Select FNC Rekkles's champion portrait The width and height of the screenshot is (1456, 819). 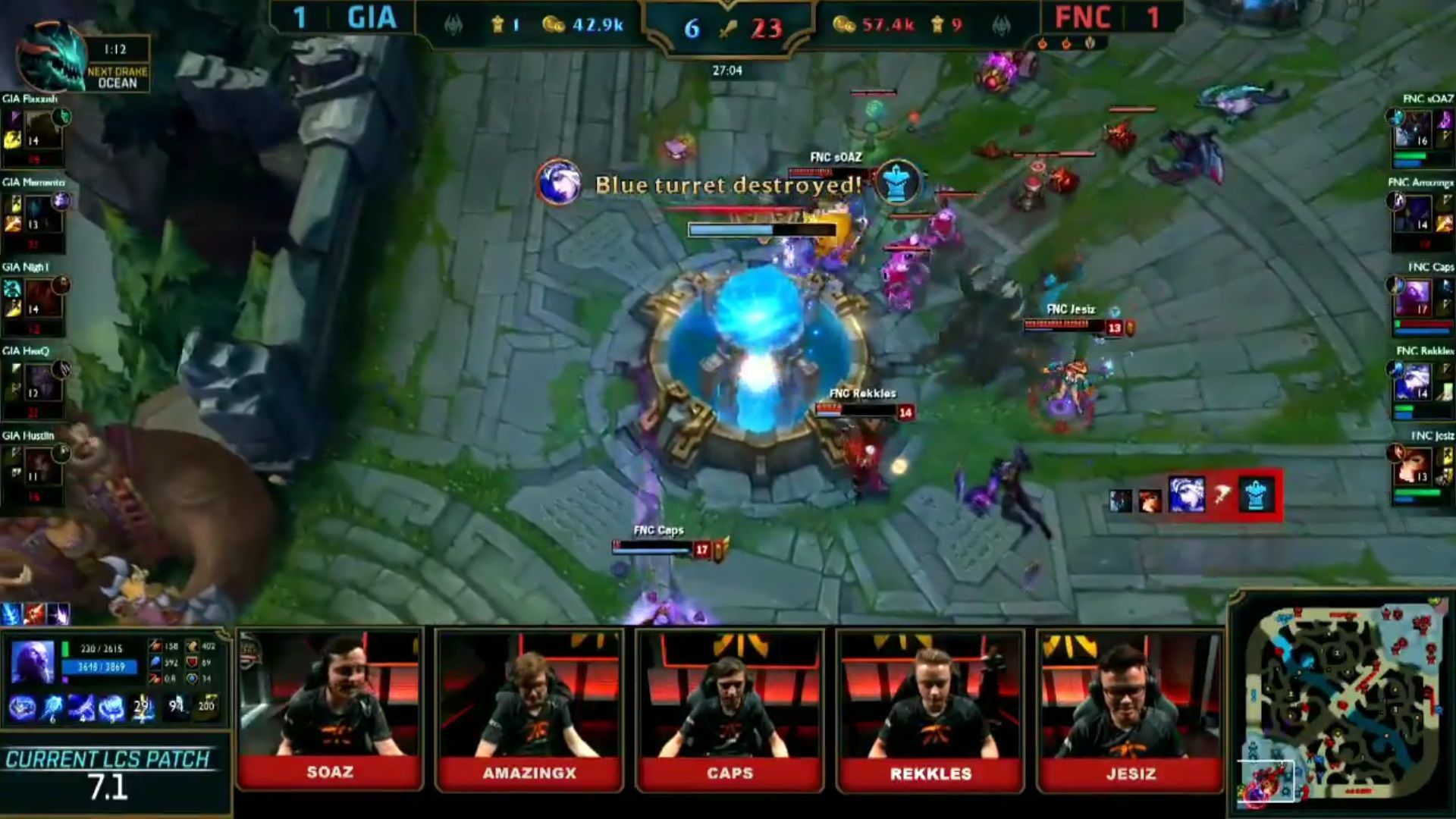pyautogui.click(x=1413, y=383)
